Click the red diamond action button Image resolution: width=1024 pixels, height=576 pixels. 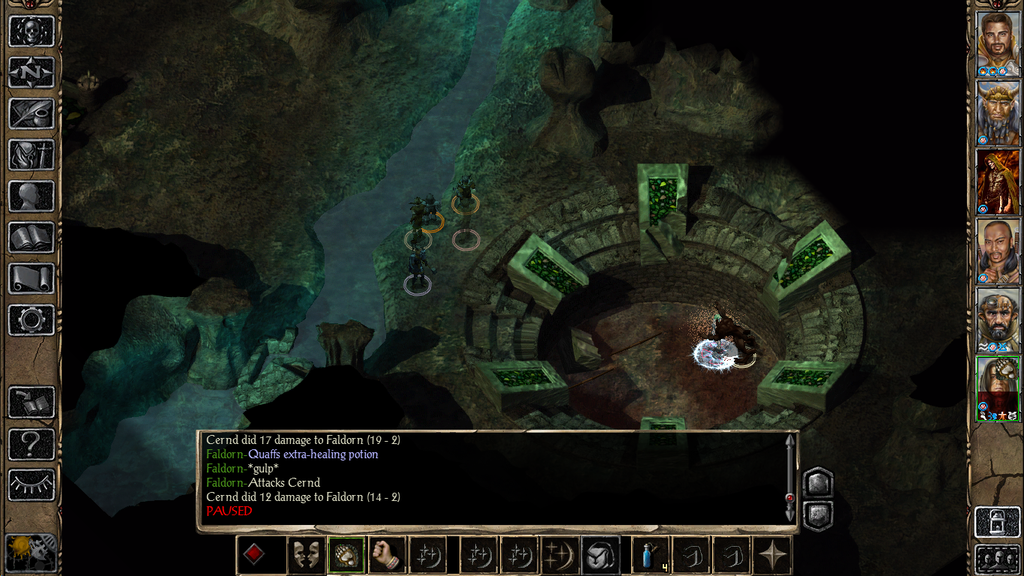coord(256,556)
